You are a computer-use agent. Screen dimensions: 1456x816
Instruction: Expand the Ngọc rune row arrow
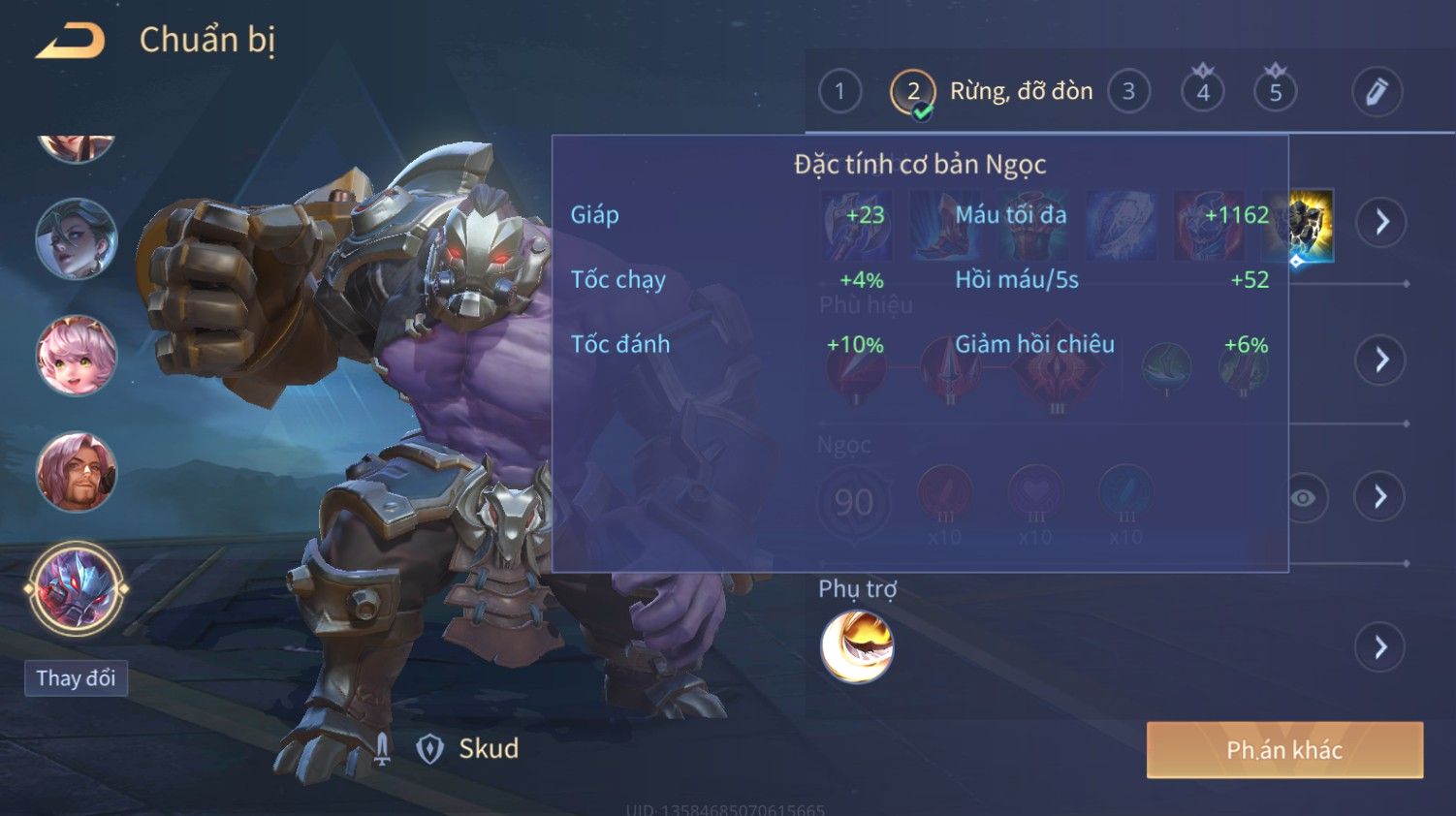tap(1380, 497)
